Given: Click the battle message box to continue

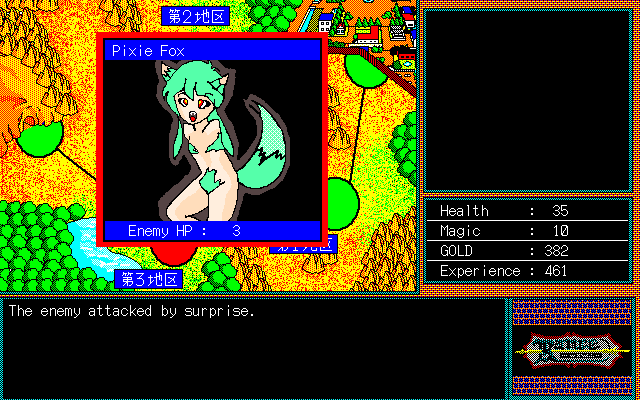Looking at the screenshot, I should pos(254,346).
